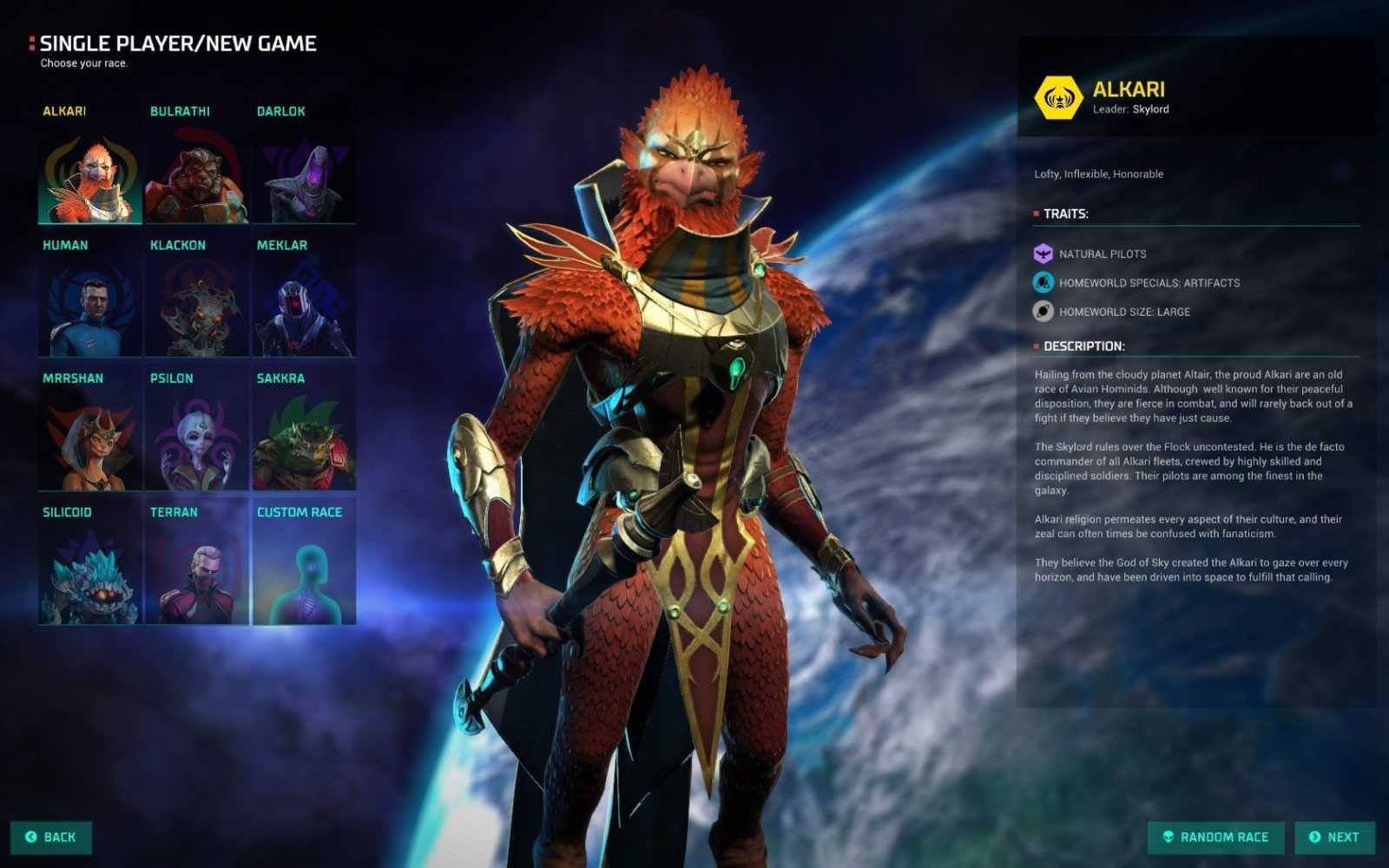
Task: Click the Natural Pilots trait icon
Action: (x=1043, y=253)
